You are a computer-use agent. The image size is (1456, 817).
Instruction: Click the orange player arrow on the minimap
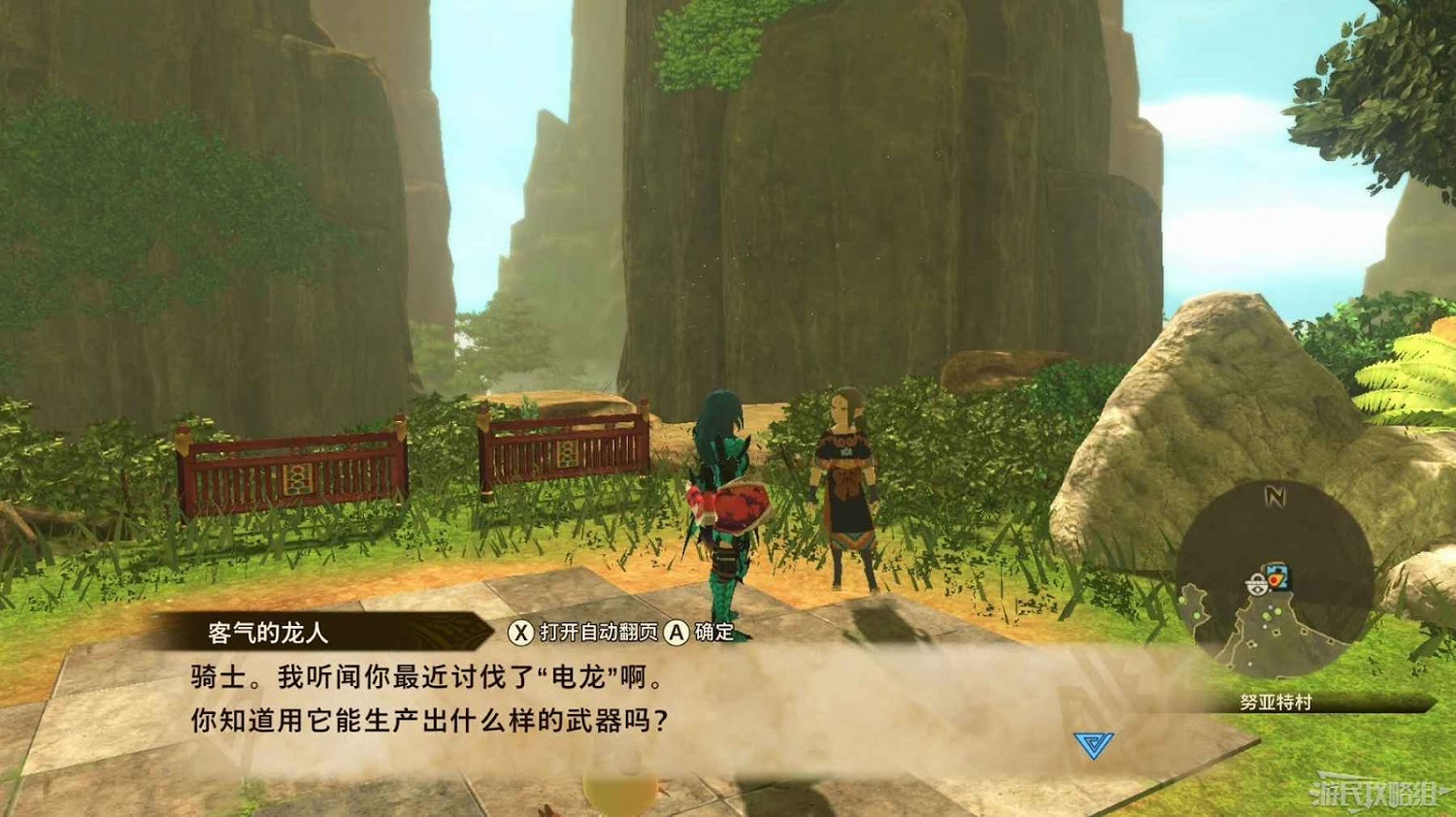(x=1274, y=580)
